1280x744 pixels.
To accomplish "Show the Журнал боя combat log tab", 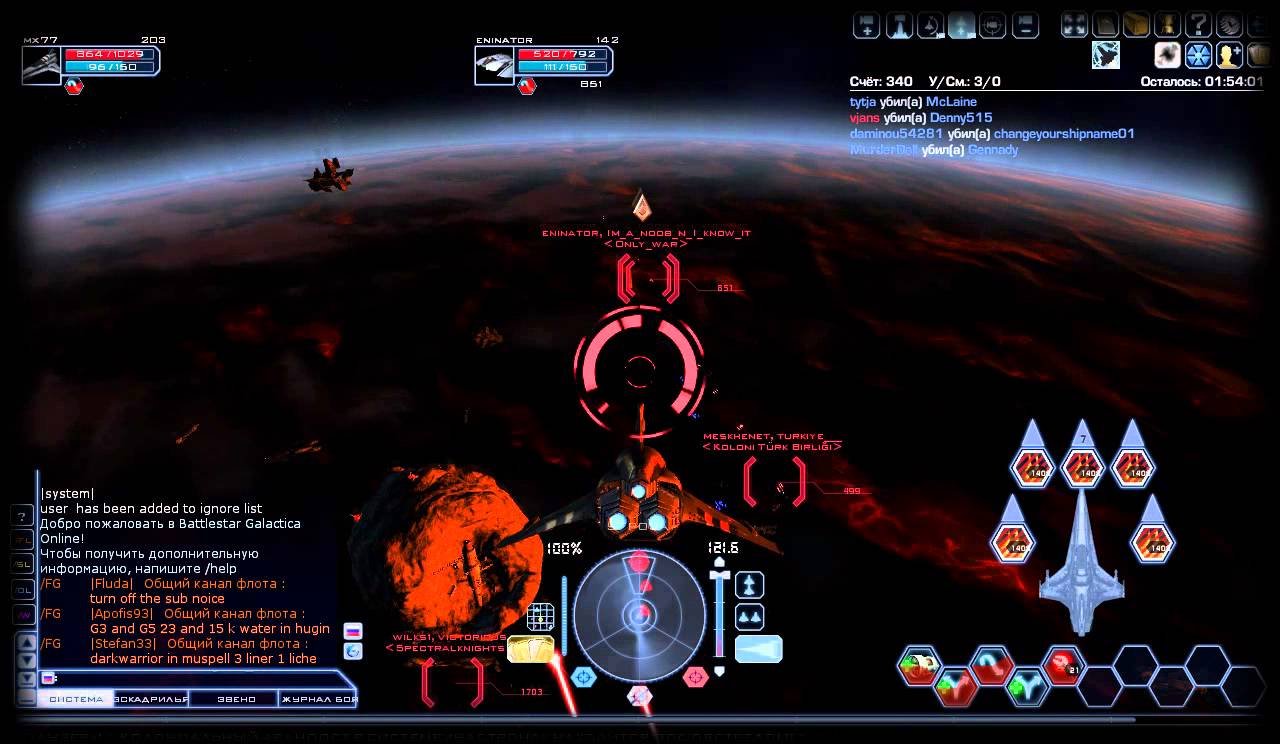I will pyautogui.click(x=318, y=699).
